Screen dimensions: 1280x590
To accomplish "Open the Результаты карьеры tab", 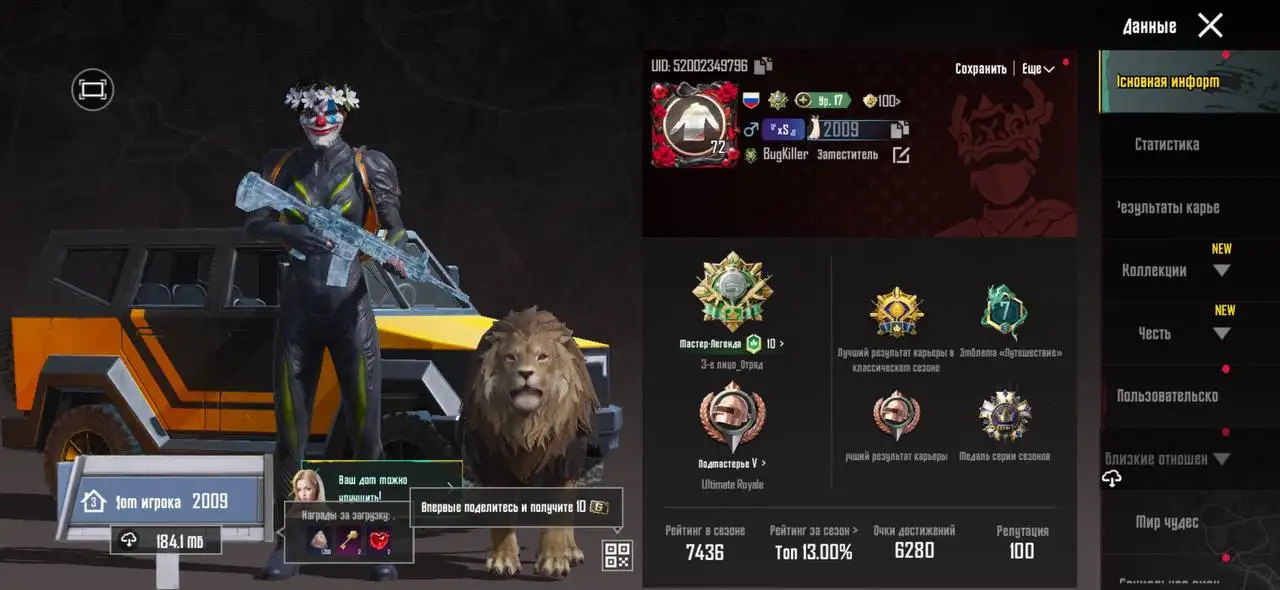I will click(1167, 208).
